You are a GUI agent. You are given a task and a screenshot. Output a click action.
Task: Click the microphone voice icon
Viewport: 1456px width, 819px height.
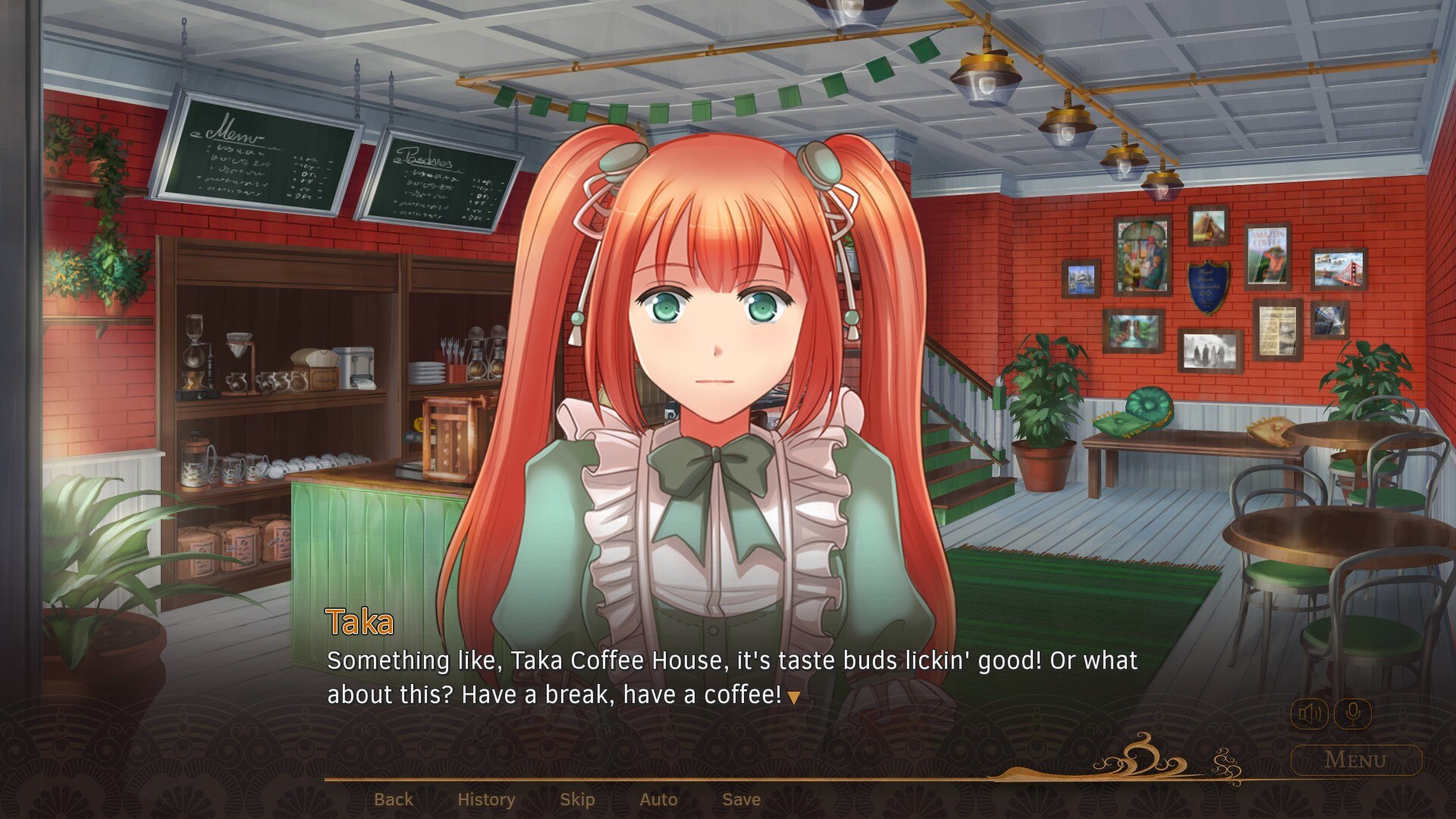tap(1353, 714)
